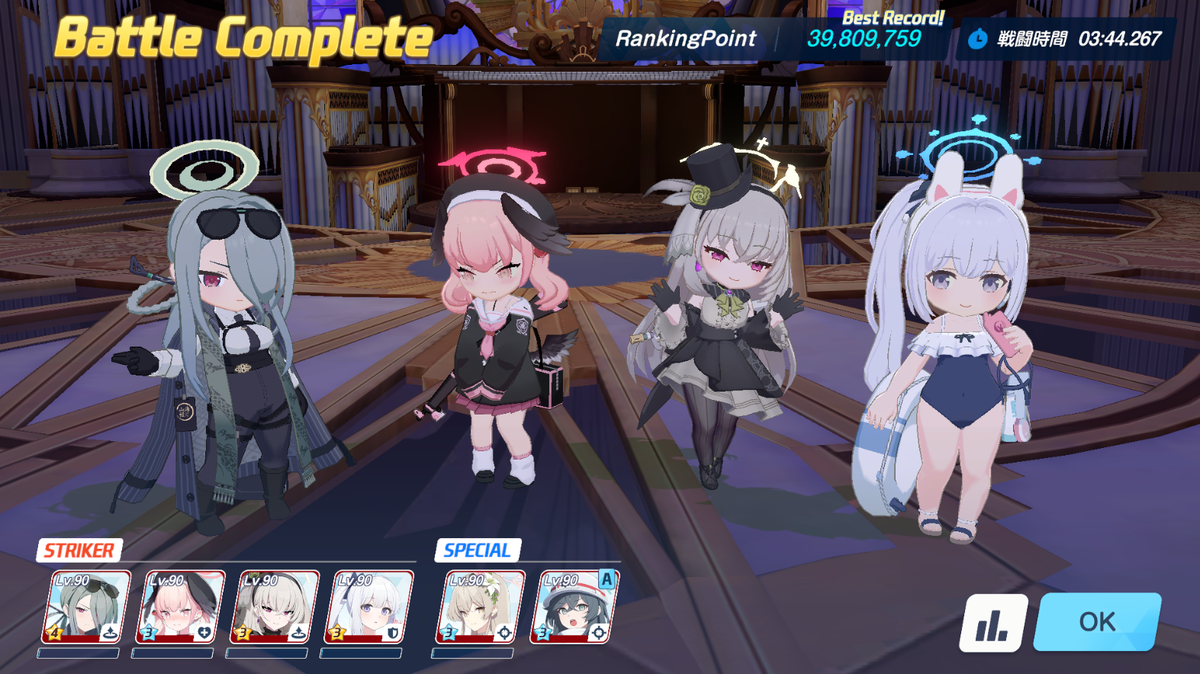Image resolution: width=1200 pixels, height=674 pixels.
Task: Pick the striker portrait with the black headband
Action: point(275,607)
